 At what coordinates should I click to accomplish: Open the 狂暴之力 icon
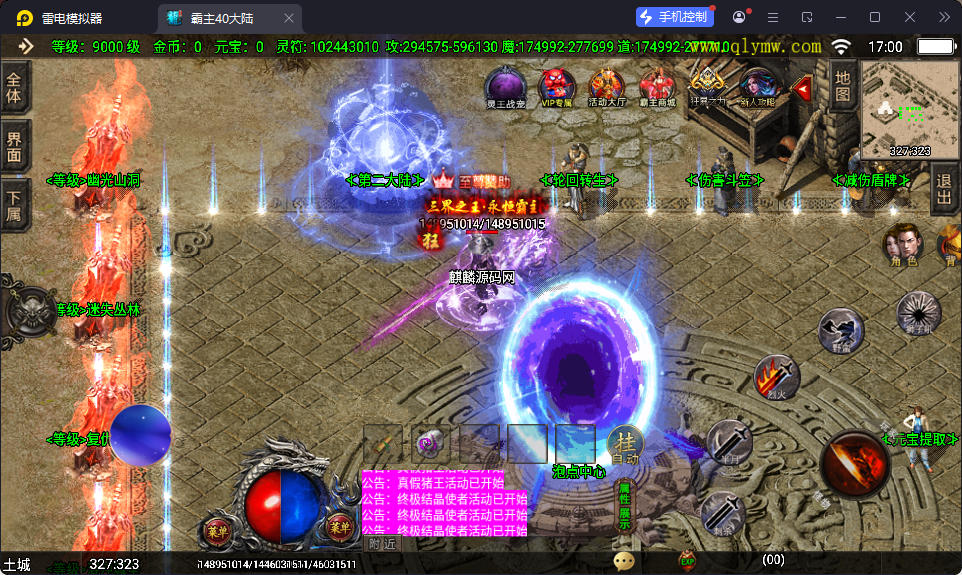click(x=708, y=83)
